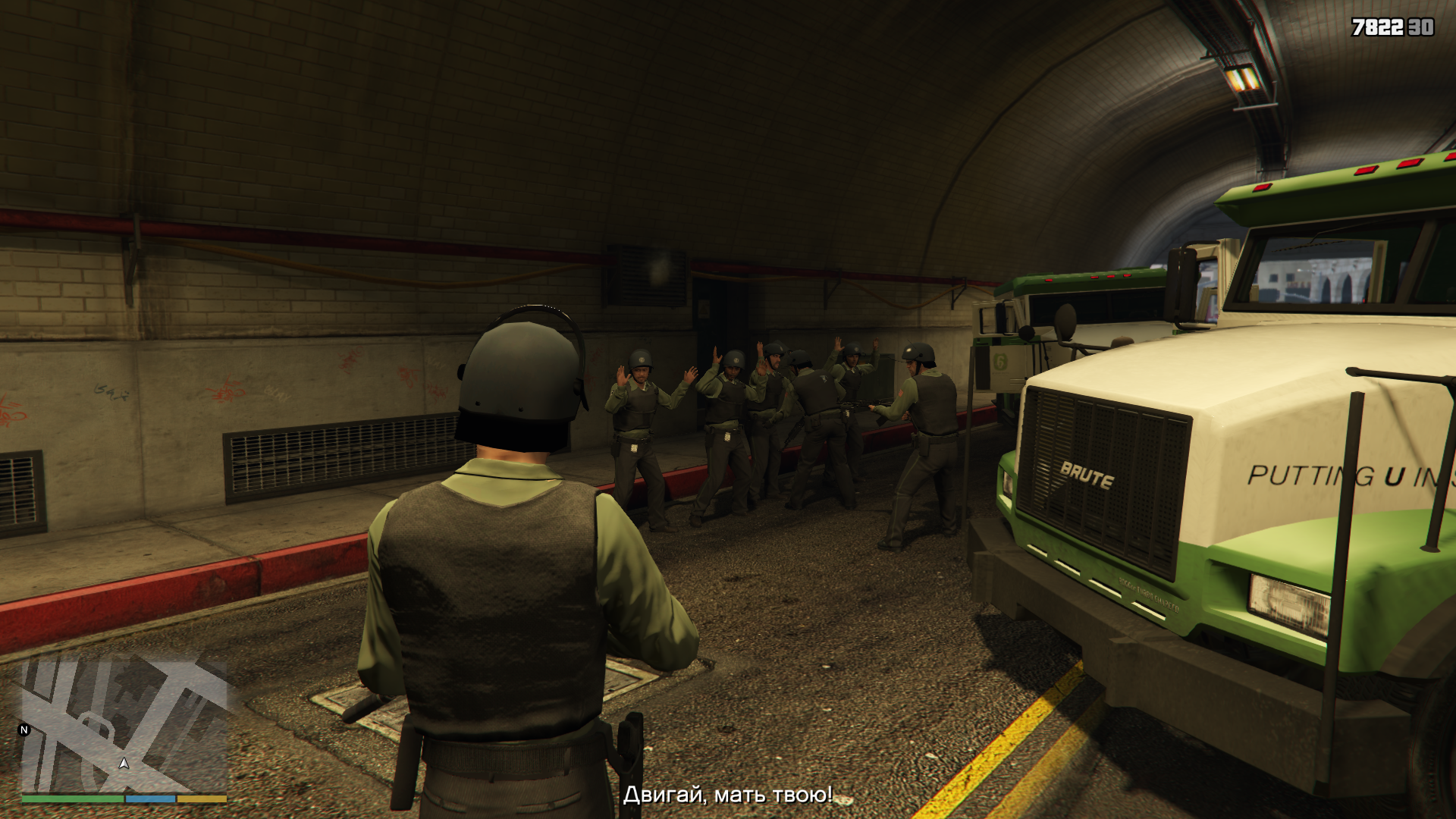Select the player arrow on the minimap
The height and width of the screenshot is (819, 1456).
pos(124,763)
